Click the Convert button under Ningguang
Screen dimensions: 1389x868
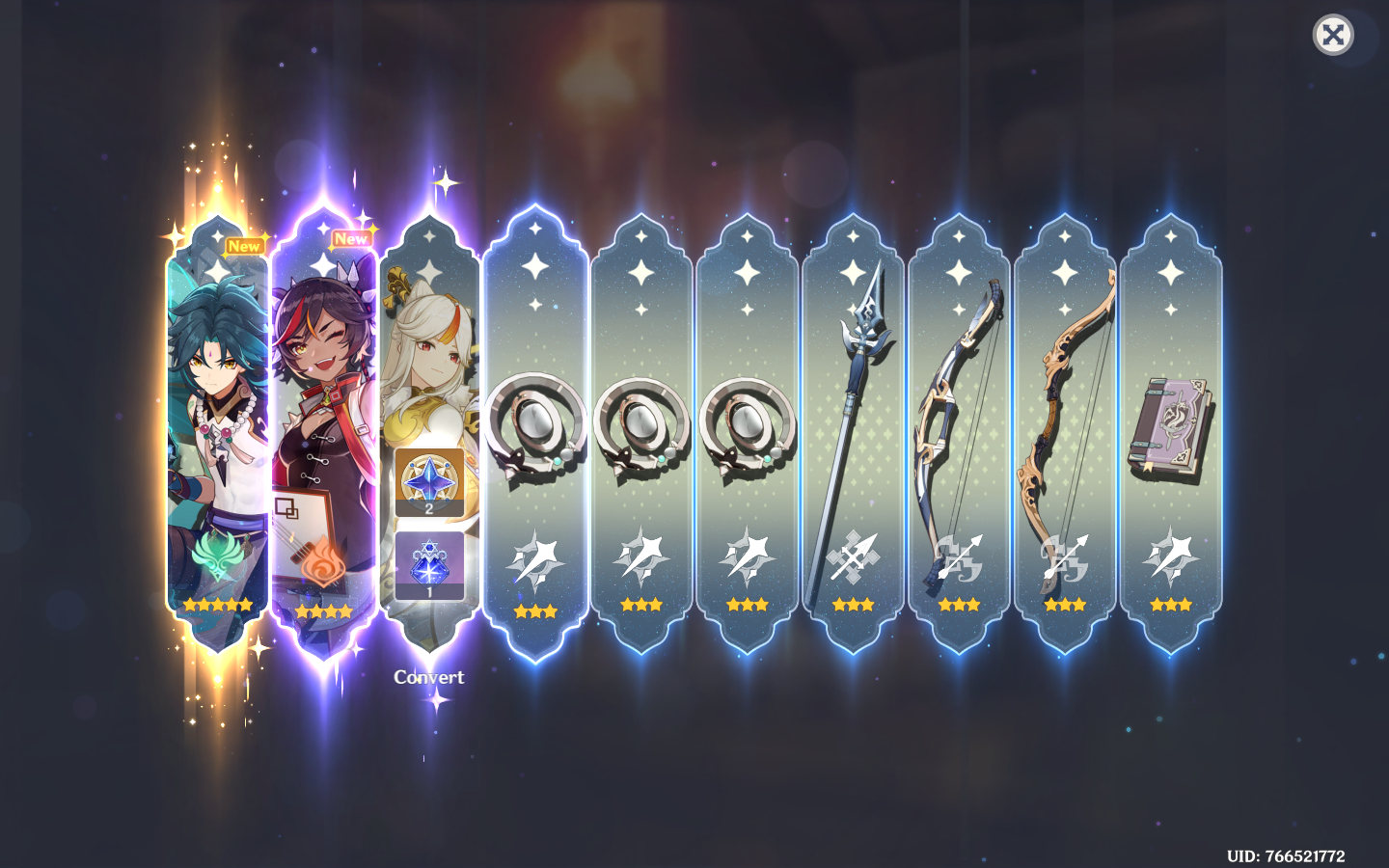pos(428,677)
